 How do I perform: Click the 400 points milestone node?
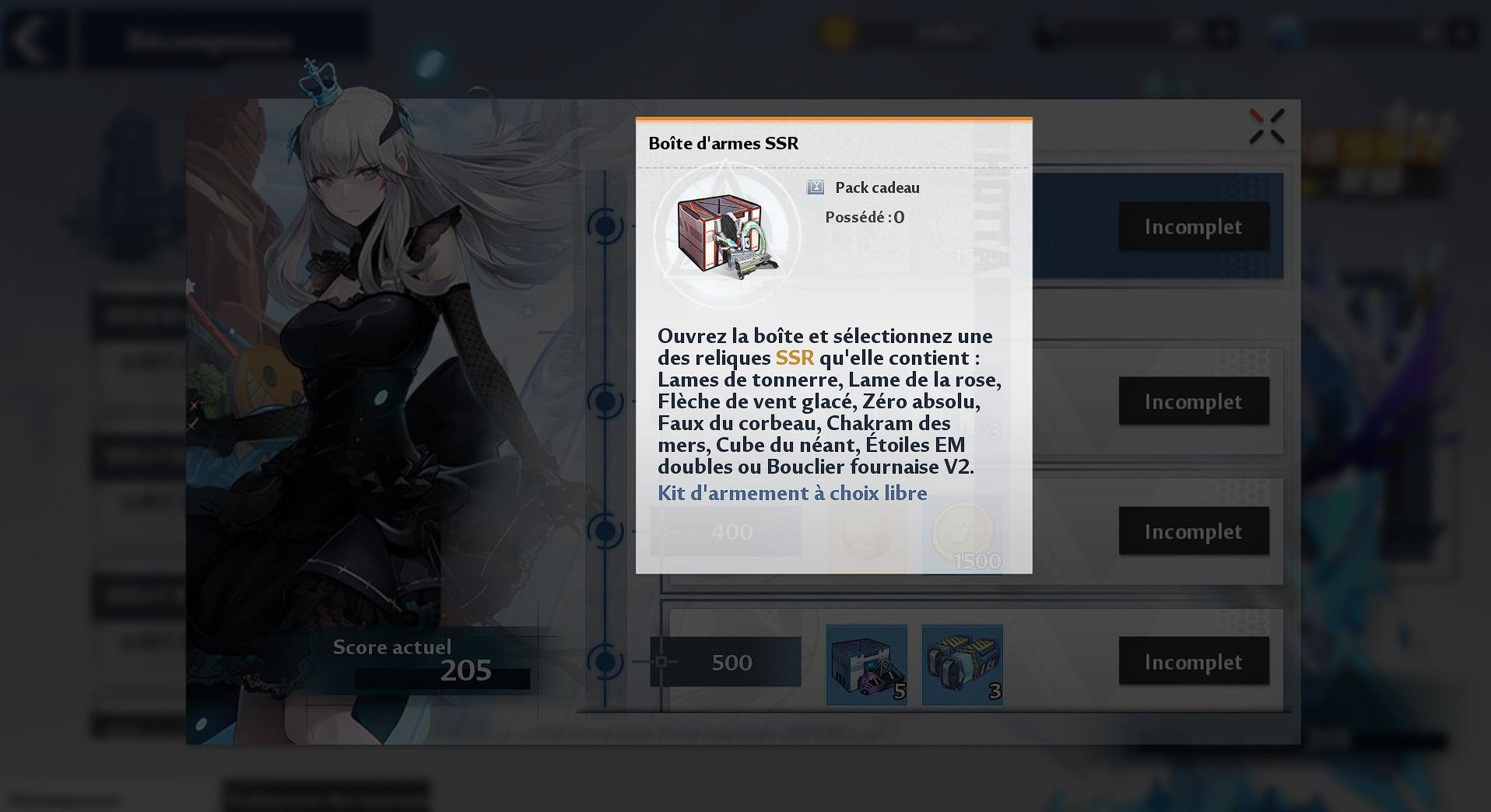click(731, 532)
